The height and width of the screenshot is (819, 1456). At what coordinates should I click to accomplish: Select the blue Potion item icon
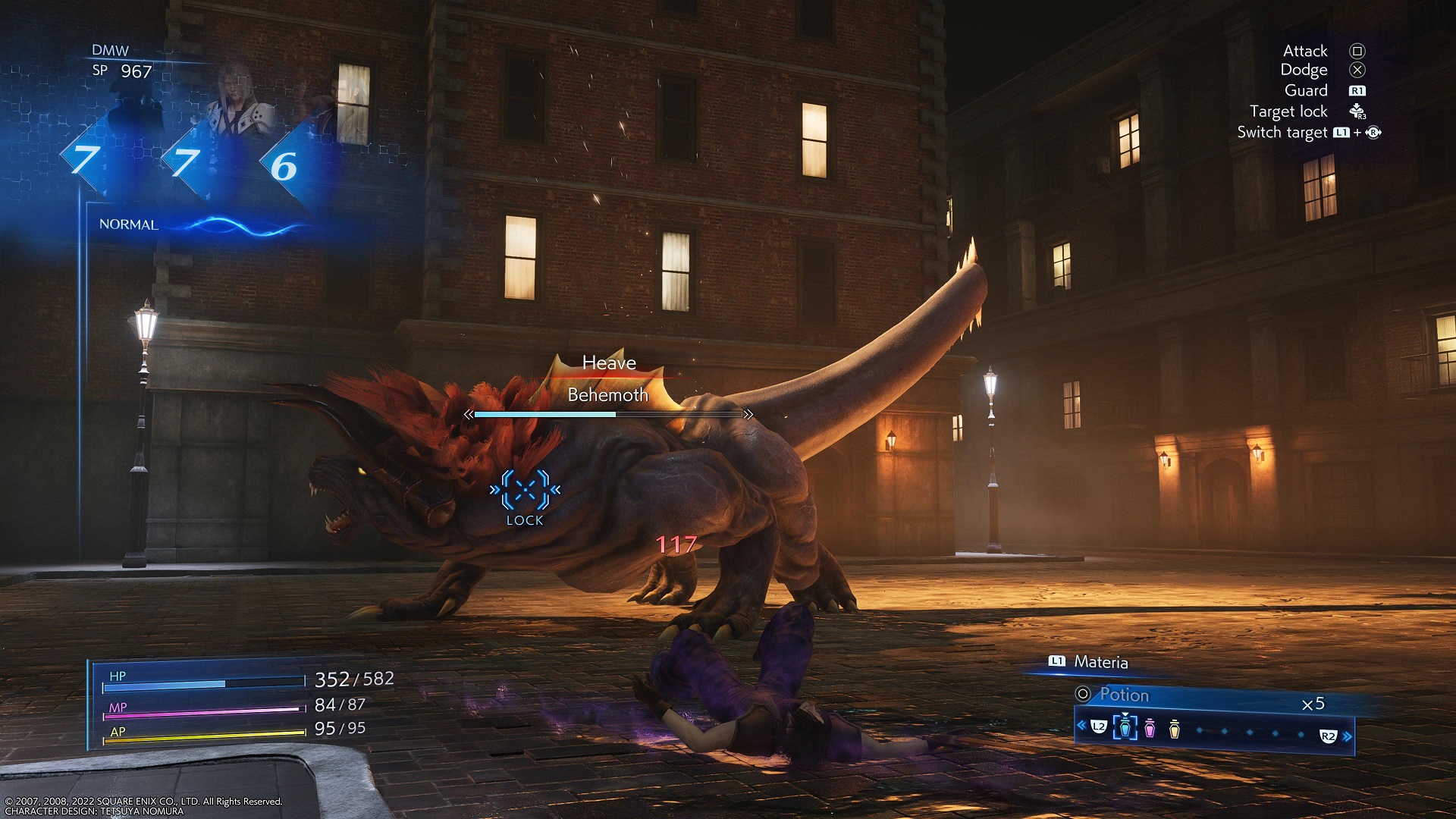[x=1125, y=727]
